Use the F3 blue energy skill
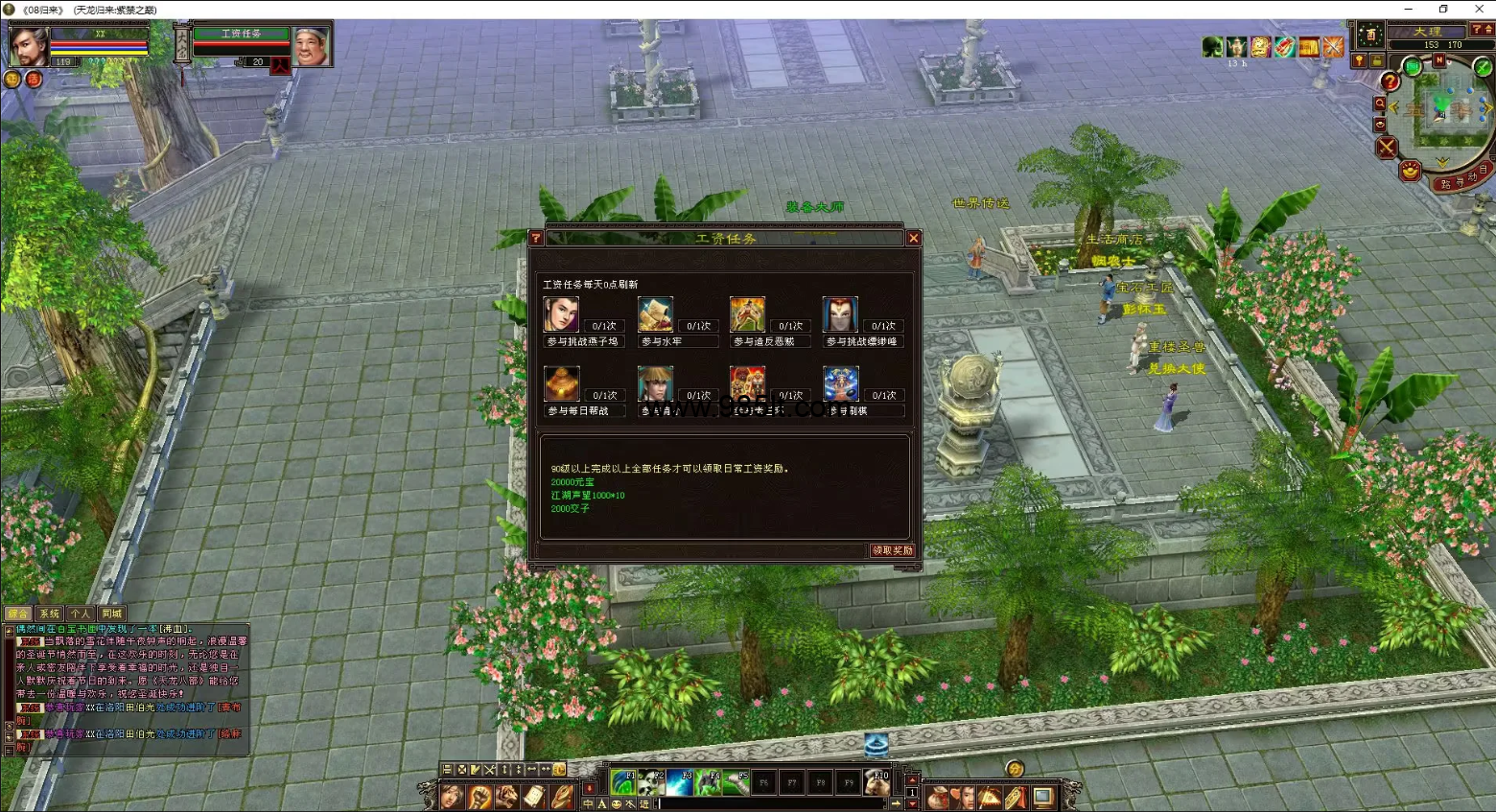 [680, 782]
